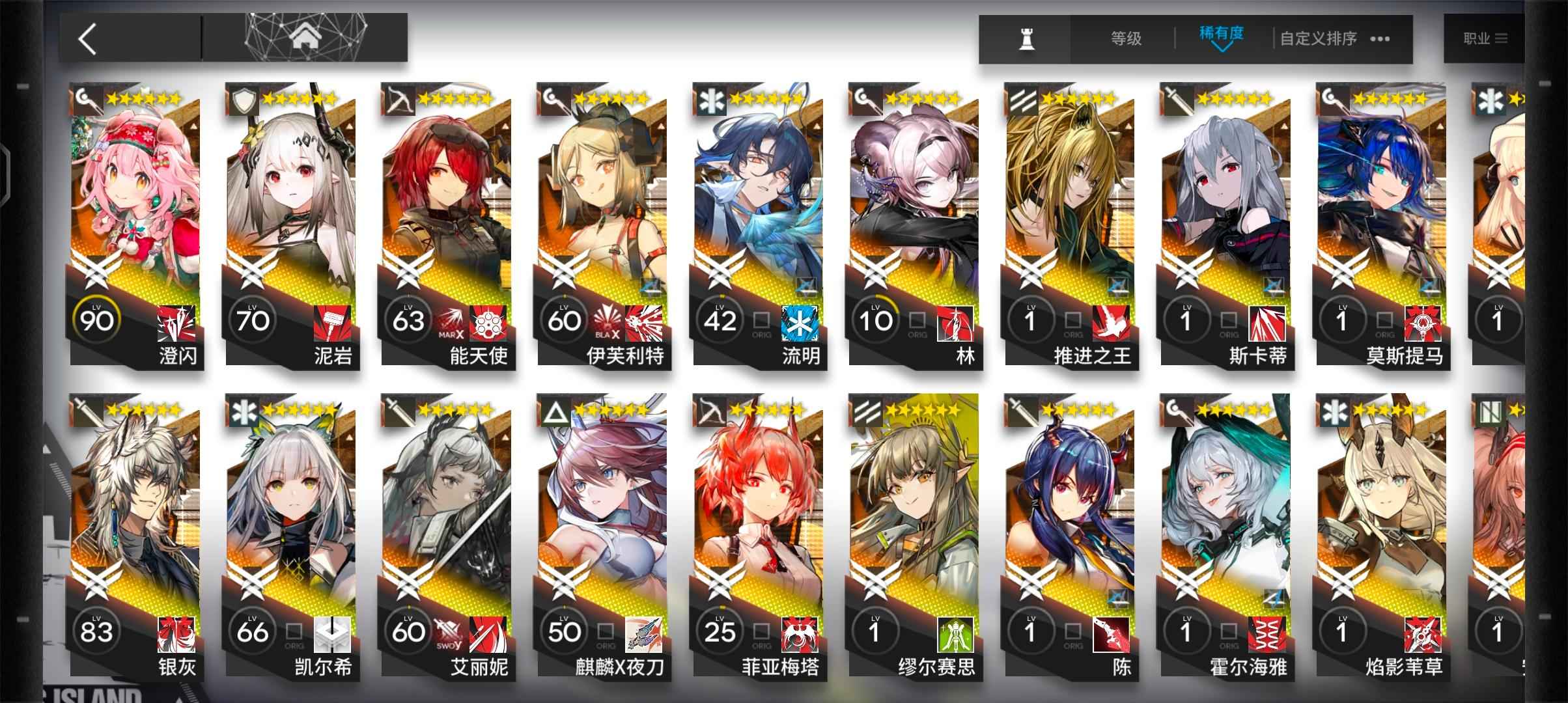
Task: Go back with the arrow button
Action: tap(88, 39)
